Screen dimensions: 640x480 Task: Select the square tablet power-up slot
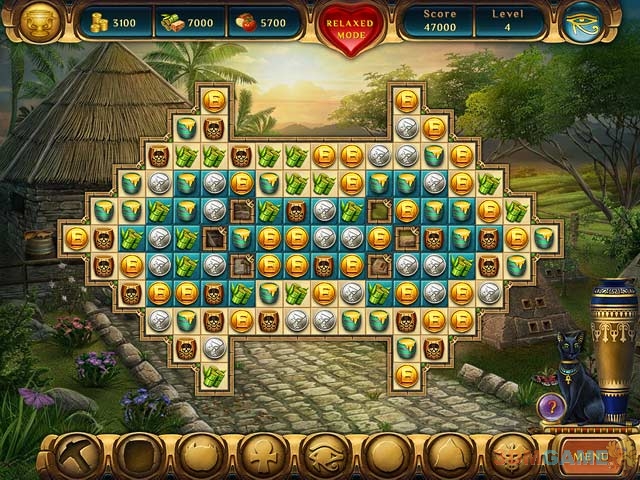137,456
